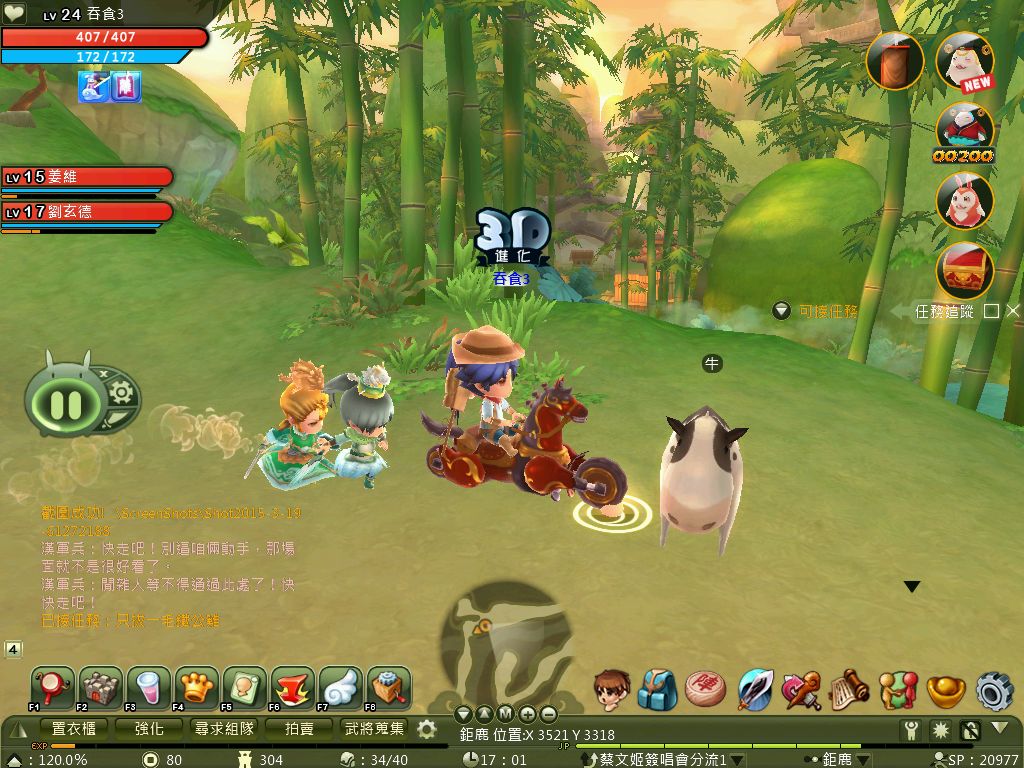Screen dimensions: 1024x768
Task: Expand the 可接任務 available quests list
Action: point(782,311)
